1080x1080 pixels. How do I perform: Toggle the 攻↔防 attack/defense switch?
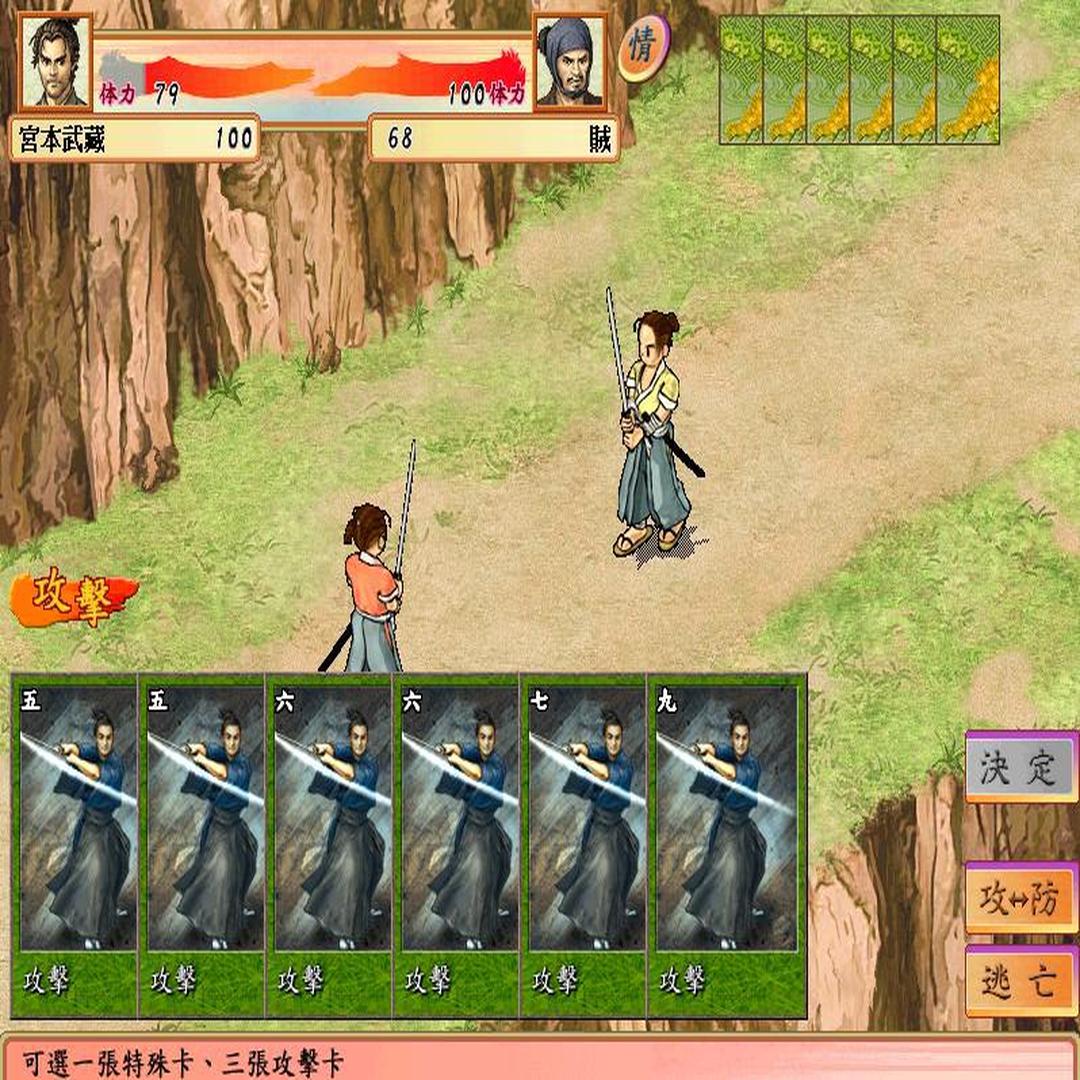(x=1020, y=898)
